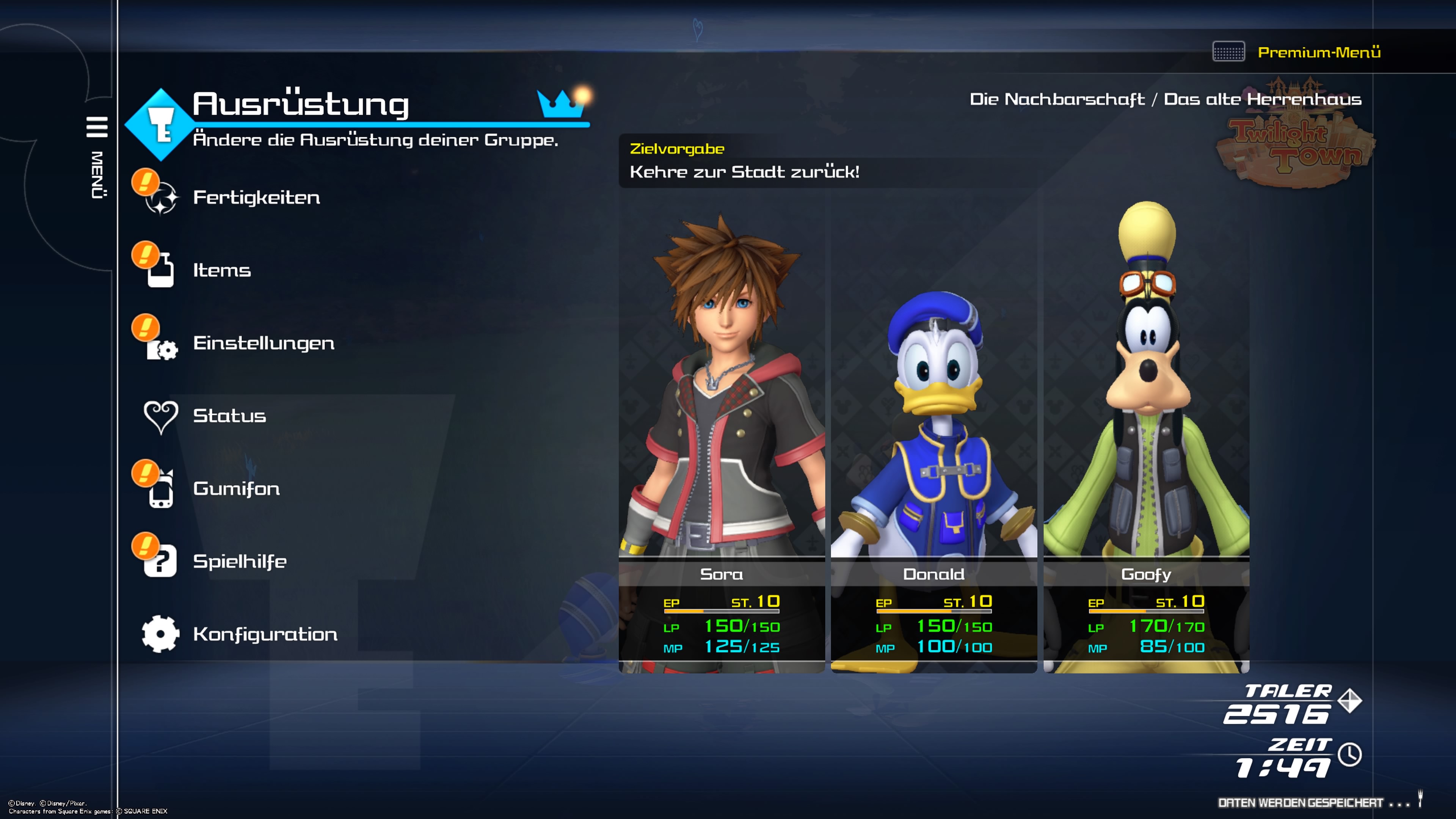Screen dimensions: 1456x819
Task: Open the Status screen
Action: pyautogui.click(x=229, y=416)
